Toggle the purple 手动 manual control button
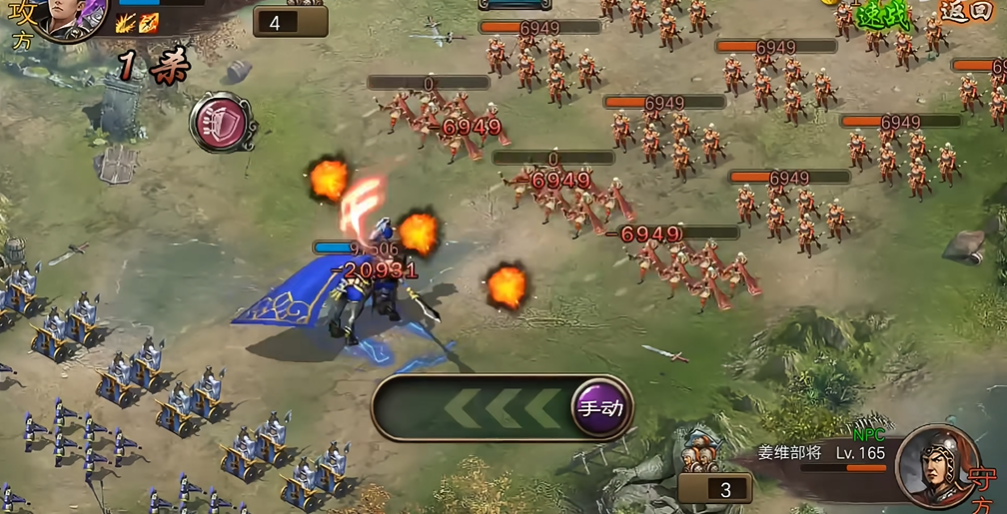 pyautogui.click(x=600, y=408)
